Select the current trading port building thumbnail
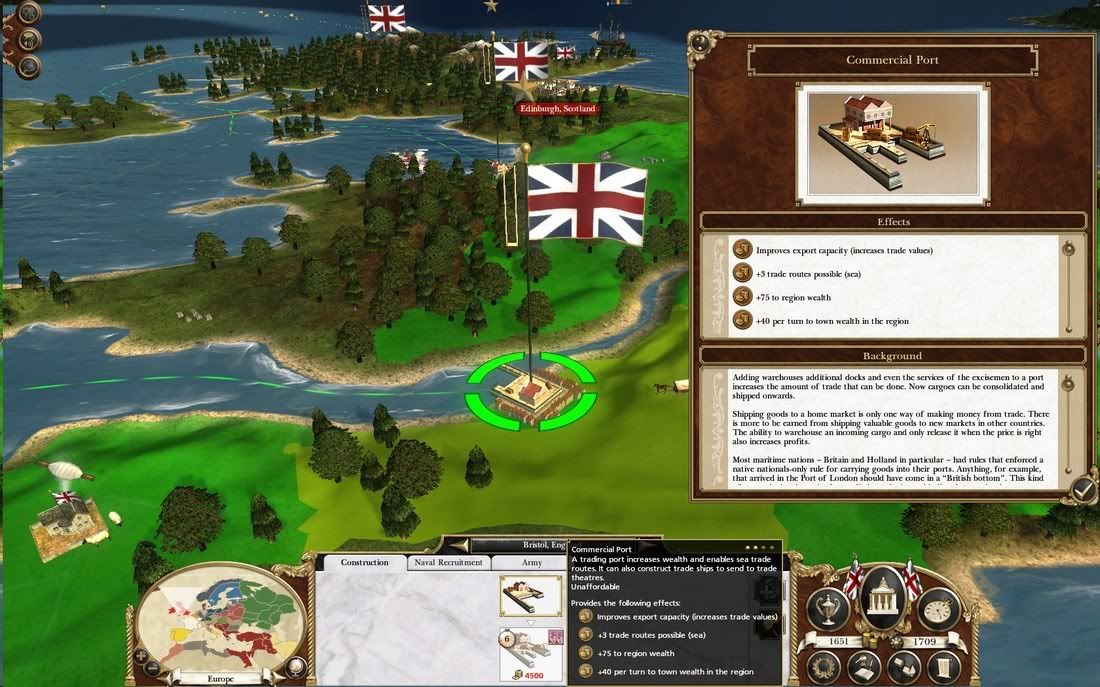The width and height of the screenshot is (1100, 687). (530, 595)
